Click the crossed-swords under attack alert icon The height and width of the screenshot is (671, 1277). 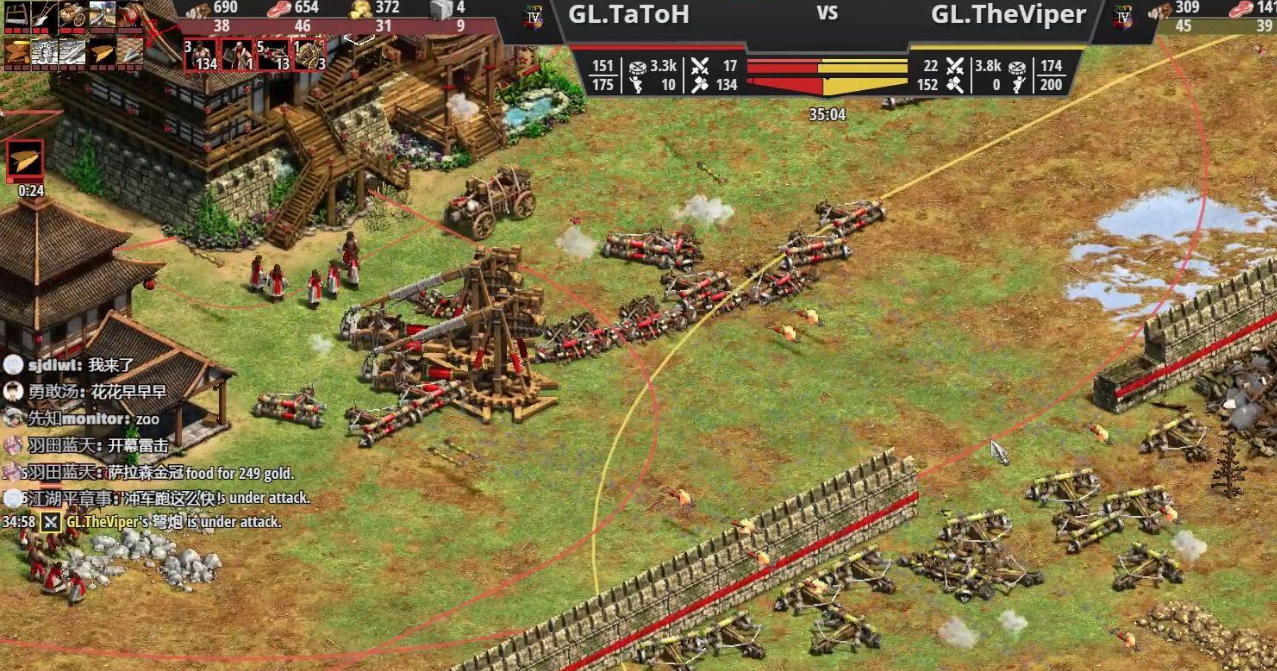click(50, 522)
